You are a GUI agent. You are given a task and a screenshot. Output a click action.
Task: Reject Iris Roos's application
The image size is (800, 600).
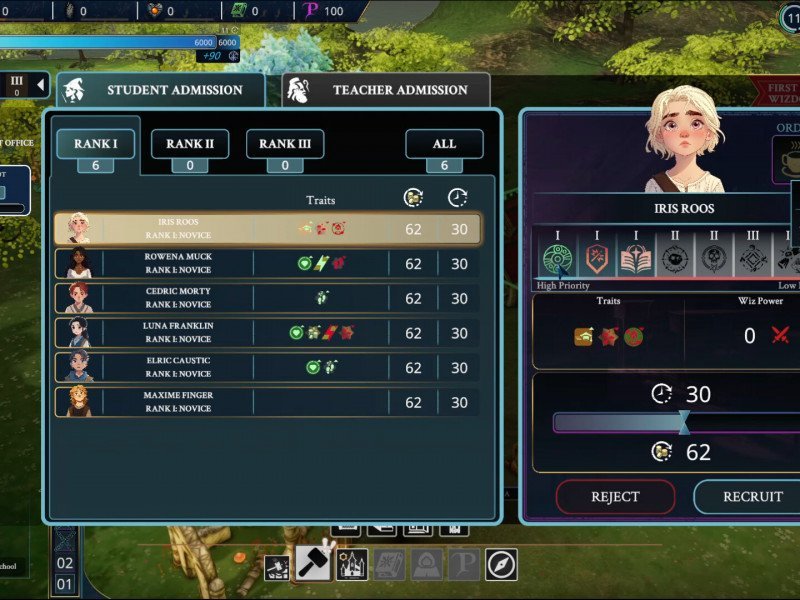click(x=615, y=496)
